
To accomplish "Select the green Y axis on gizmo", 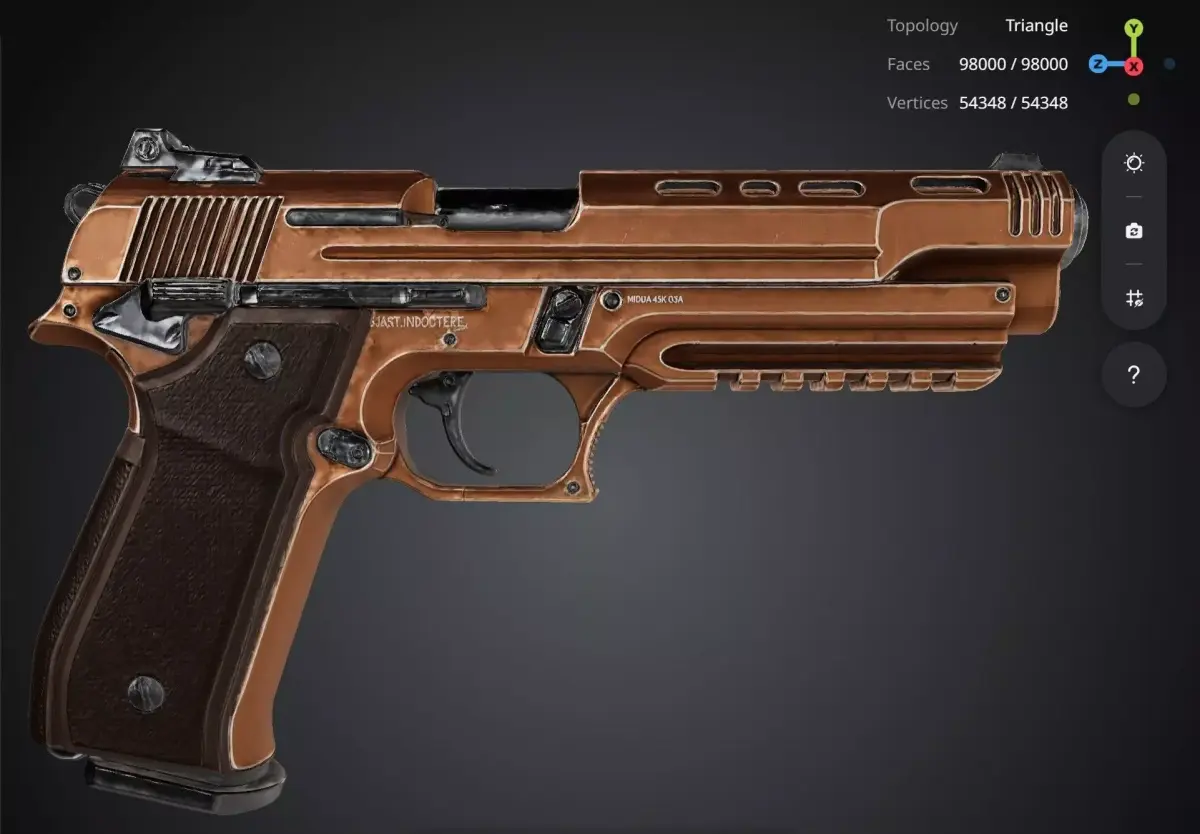I will point(1133,28).
